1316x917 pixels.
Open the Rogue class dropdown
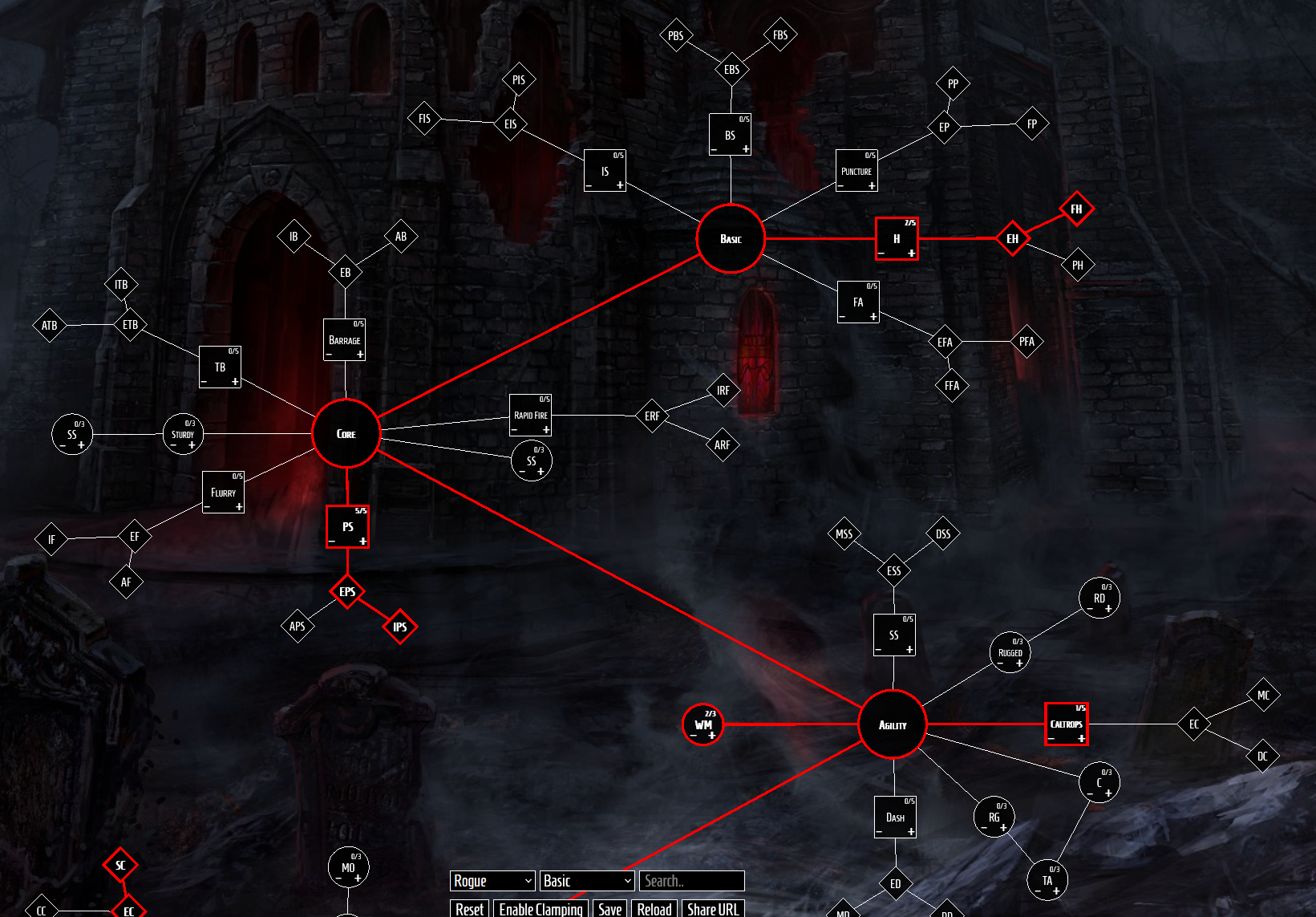pos(492,881)
